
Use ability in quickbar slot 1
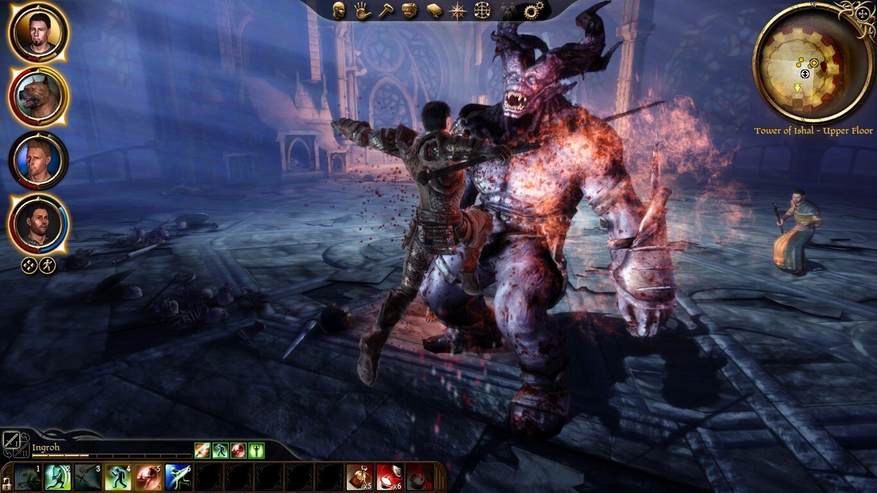[x=28, y=477]
